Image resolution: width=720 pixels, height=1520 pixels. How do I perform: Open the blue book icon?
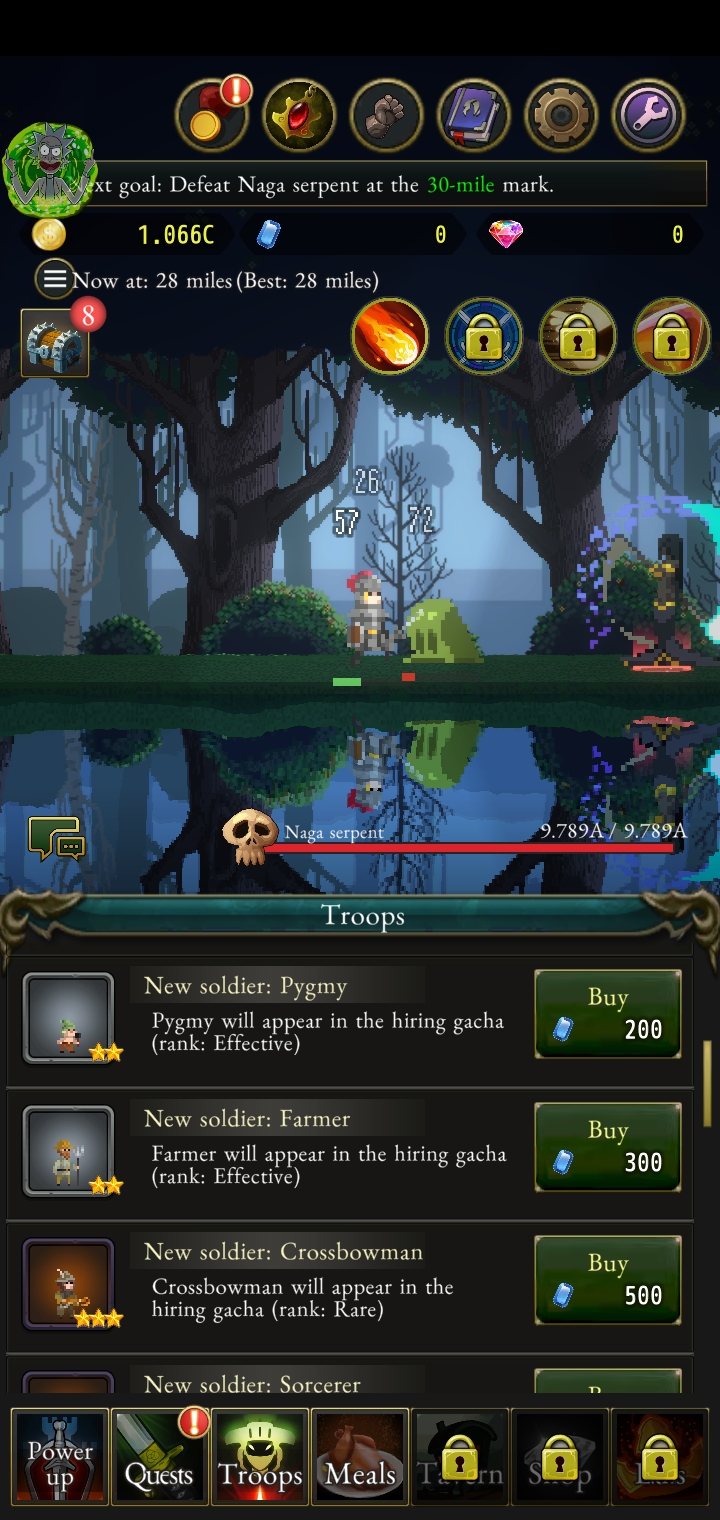(x=474, y=116)
